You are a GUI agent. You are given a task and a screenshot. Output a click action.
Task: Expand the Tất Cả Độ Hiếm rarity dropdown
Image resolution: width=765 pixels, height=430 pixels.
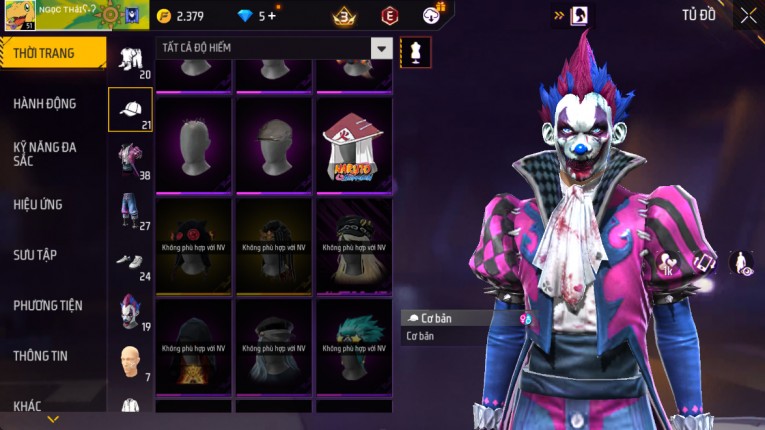pos(381,48)
